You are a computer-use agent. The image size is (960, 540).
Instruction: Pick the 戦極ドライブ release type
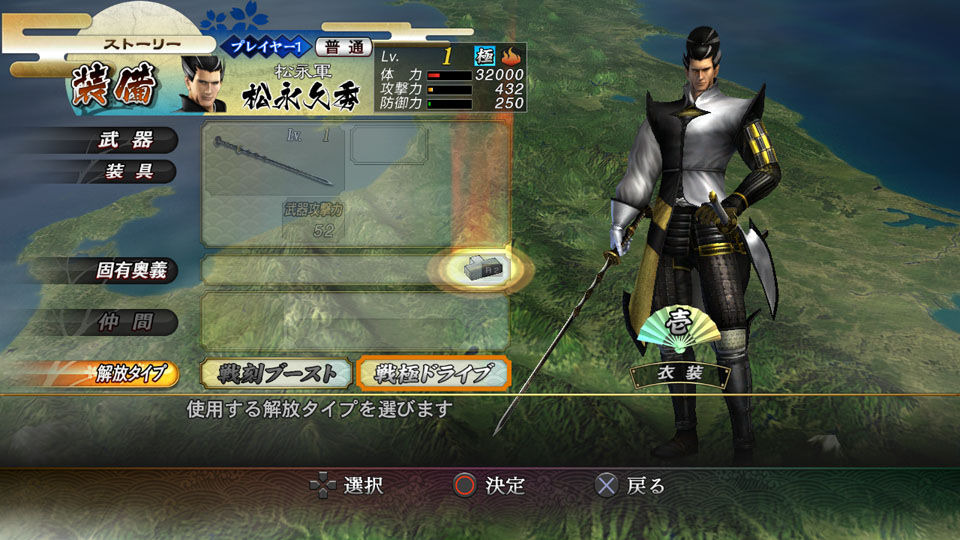(434, 373)
